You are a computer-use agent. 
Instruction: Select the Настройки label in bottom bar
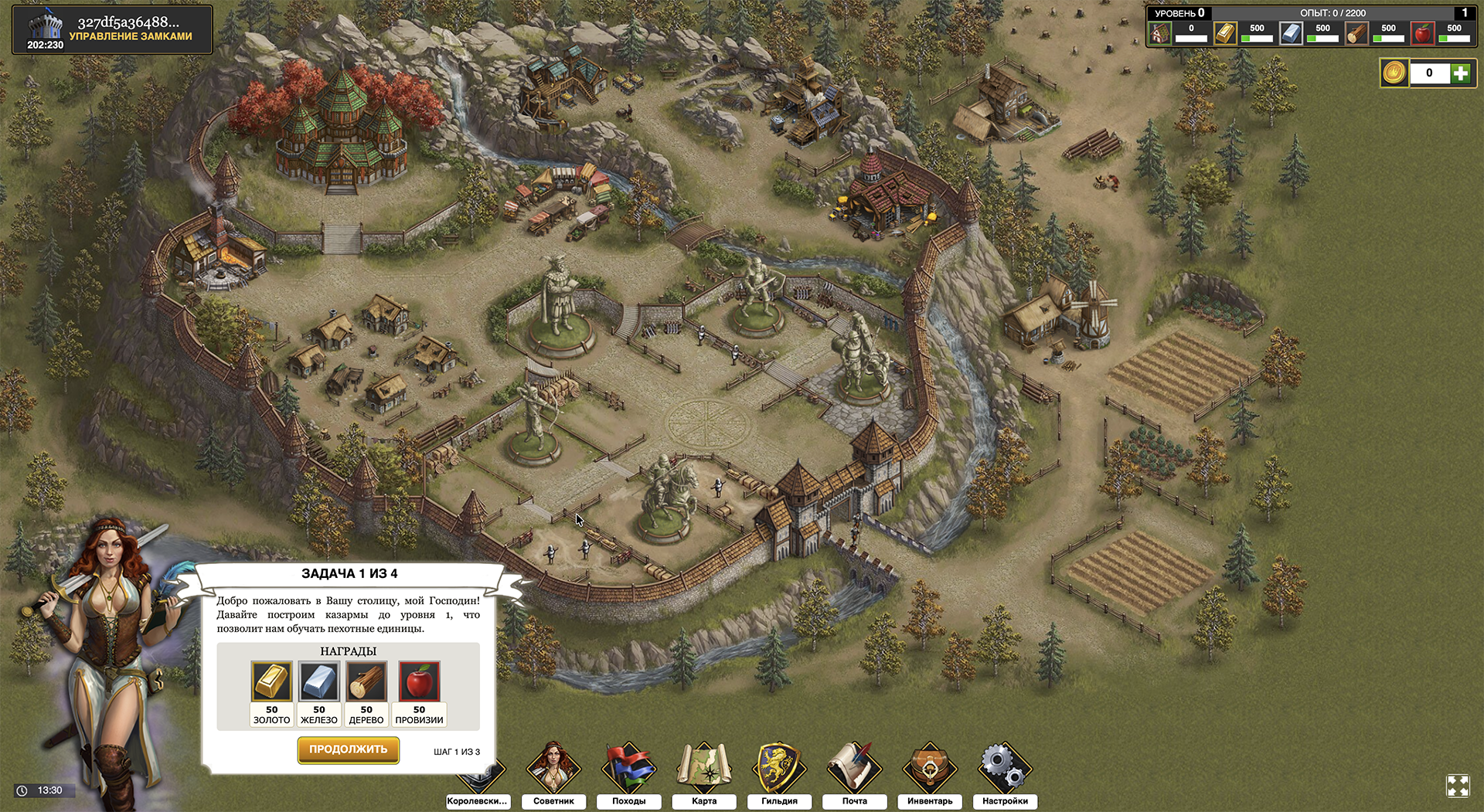tap(1004, 802)
